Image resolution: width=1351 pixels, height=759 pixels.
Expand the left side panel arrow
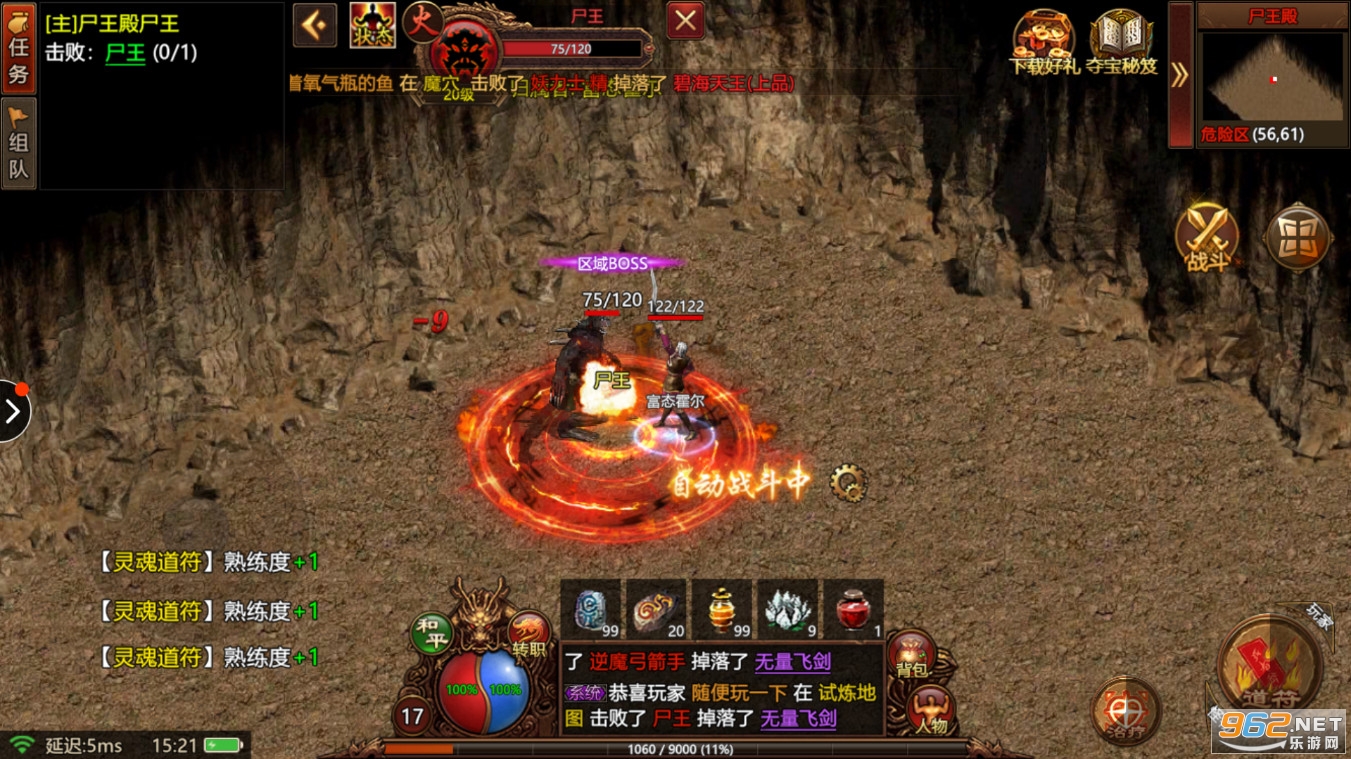13,411
